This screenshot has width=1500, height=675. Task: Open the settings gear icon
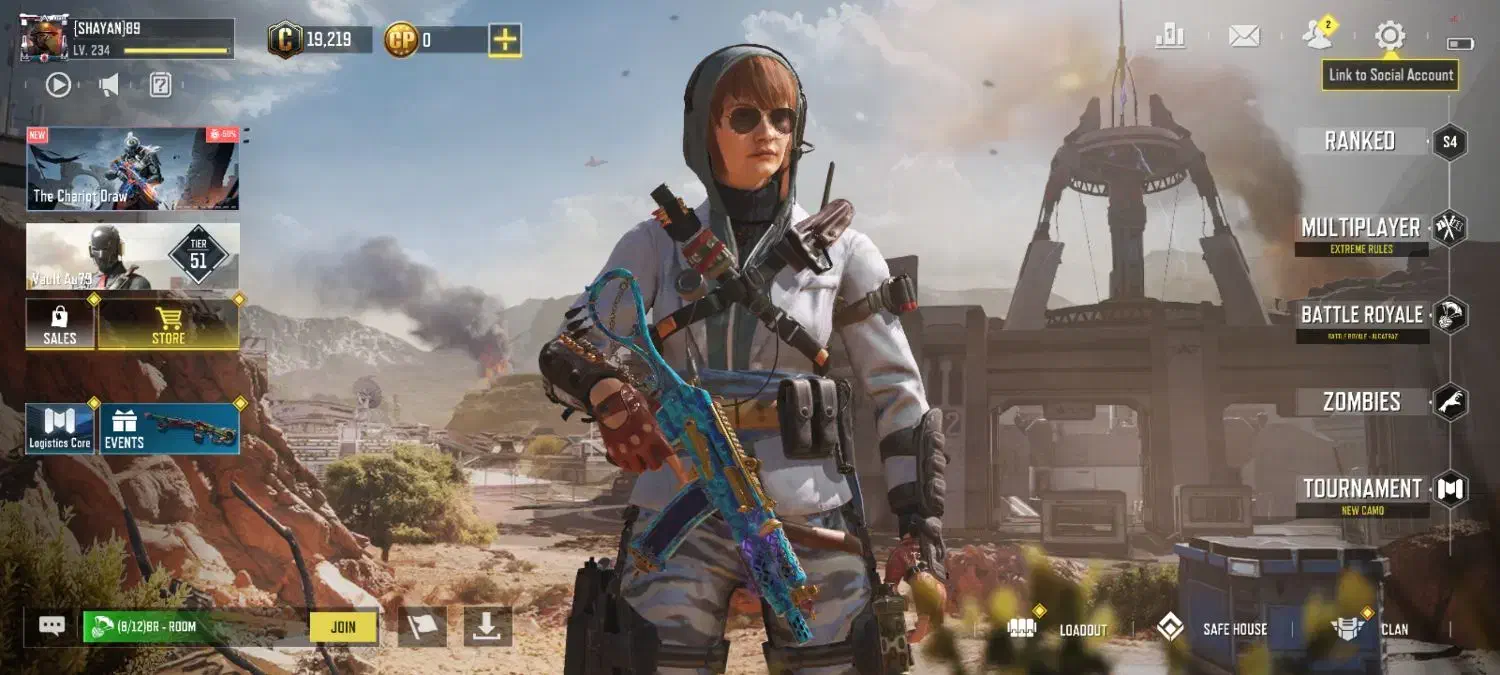point(1389,37)
